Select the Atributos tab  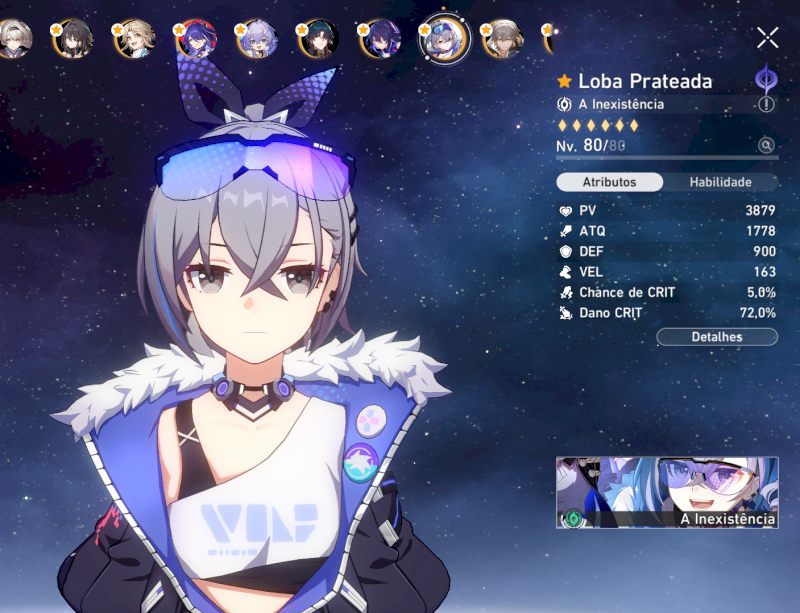click(609, 182)
